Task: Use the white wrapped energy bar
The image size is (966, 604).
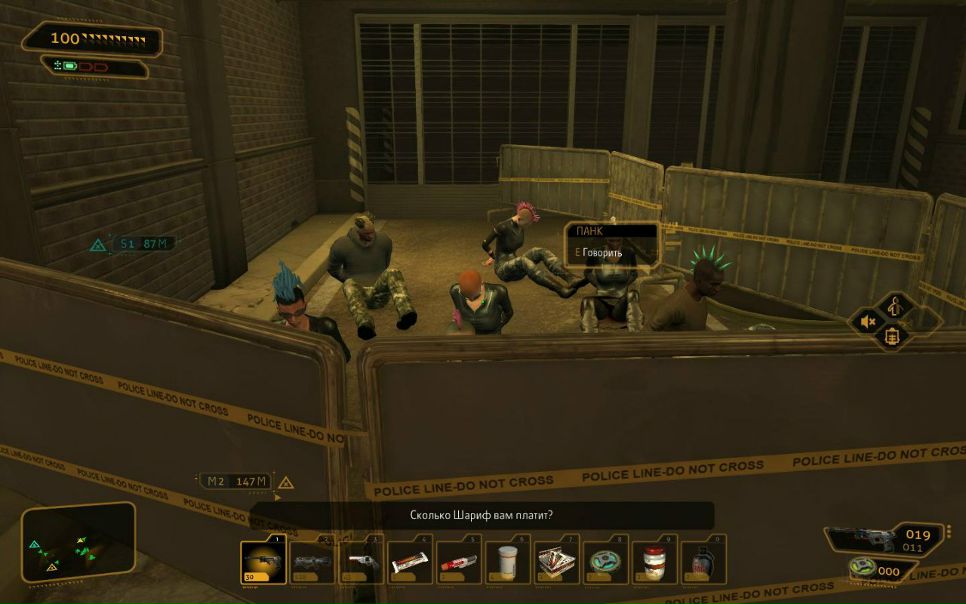Action: pos(410,561)
